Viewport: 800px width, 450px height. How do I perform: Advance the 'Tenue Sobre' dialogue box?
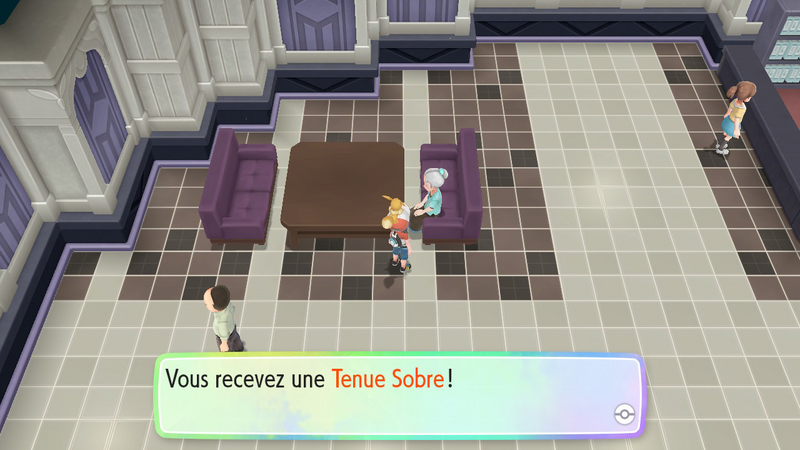[x=398, y=394]
